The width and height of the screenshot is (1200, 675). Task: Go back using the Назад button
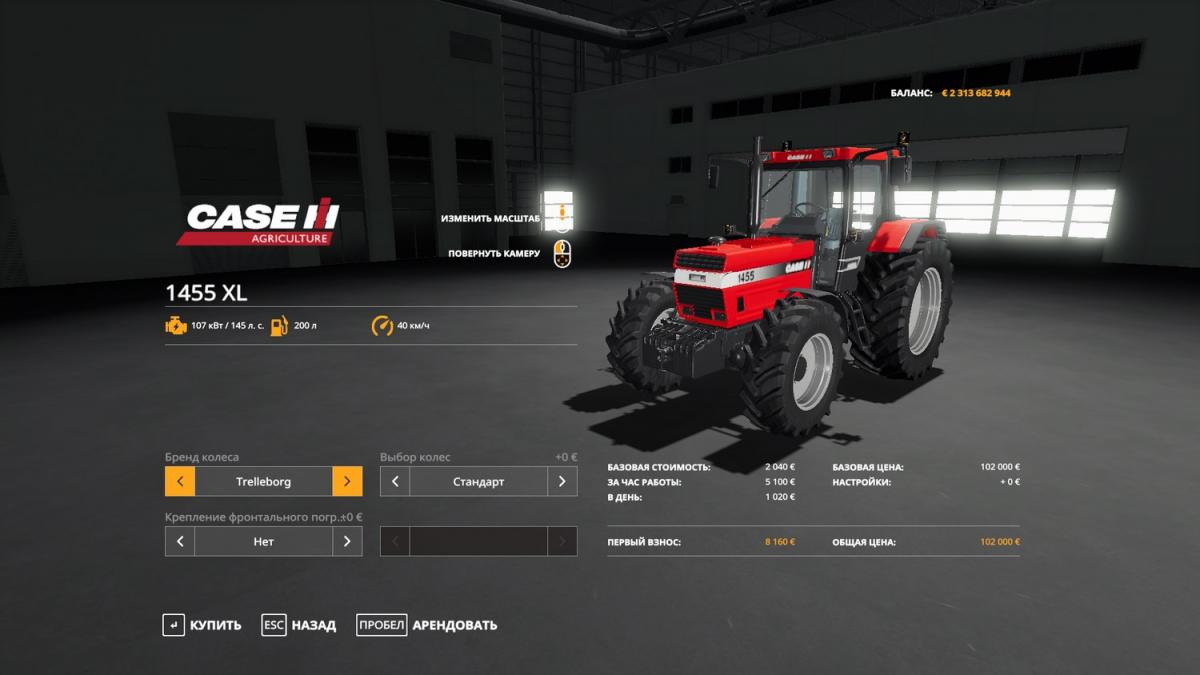click(x=299, y=625)
